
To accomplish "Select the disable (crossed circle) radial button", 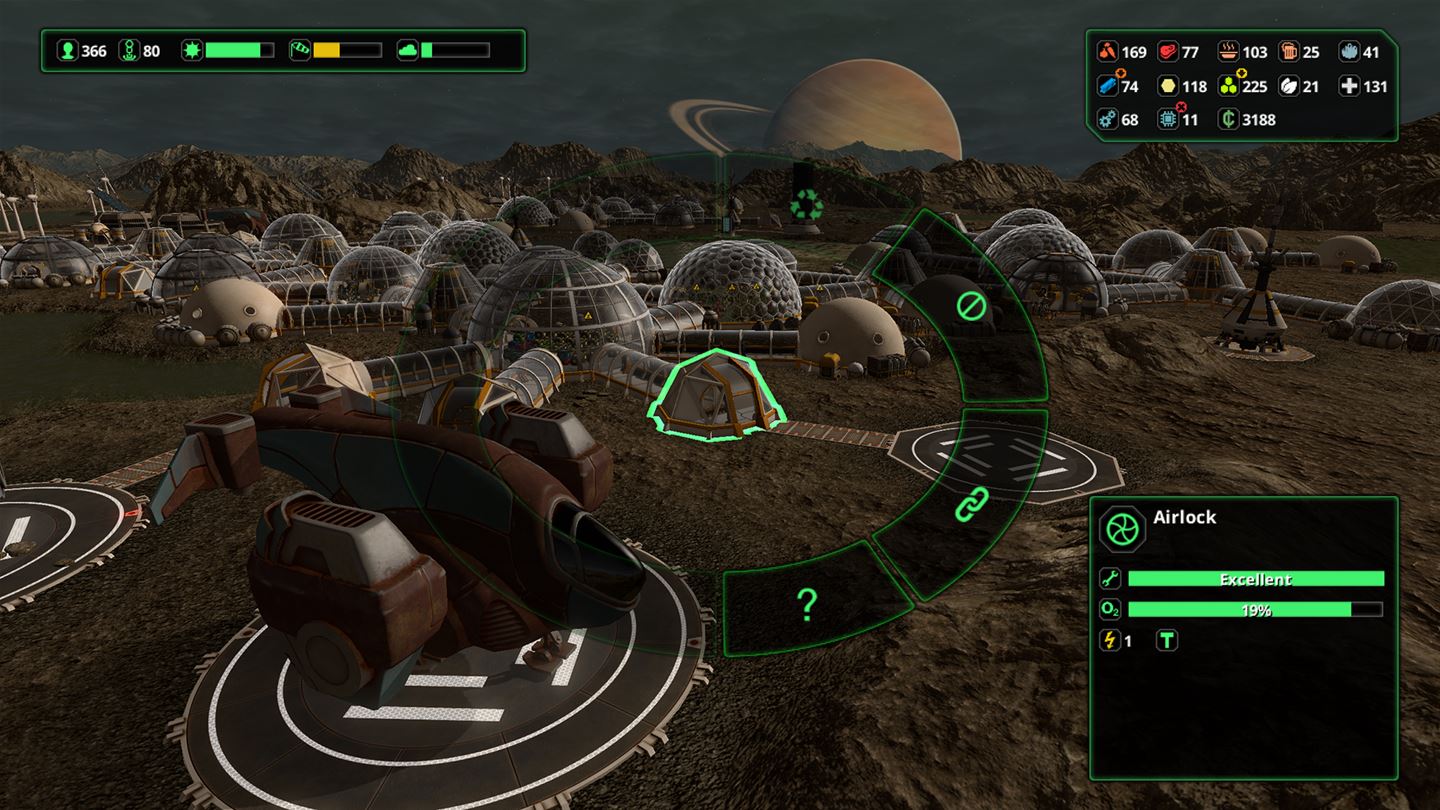I will 971,306.
